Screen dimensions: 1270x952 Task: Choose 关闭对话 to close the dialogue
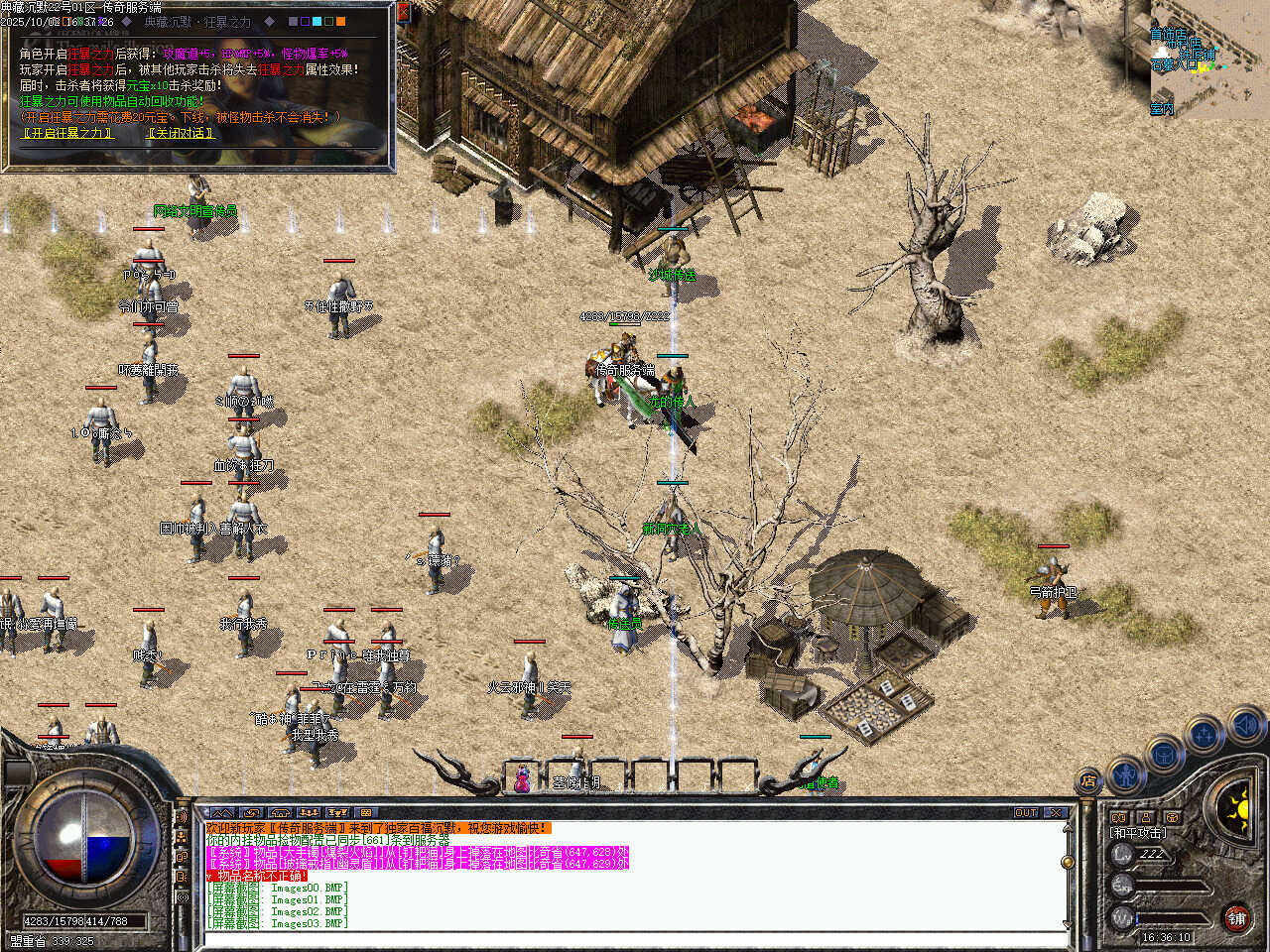point(181,133)
